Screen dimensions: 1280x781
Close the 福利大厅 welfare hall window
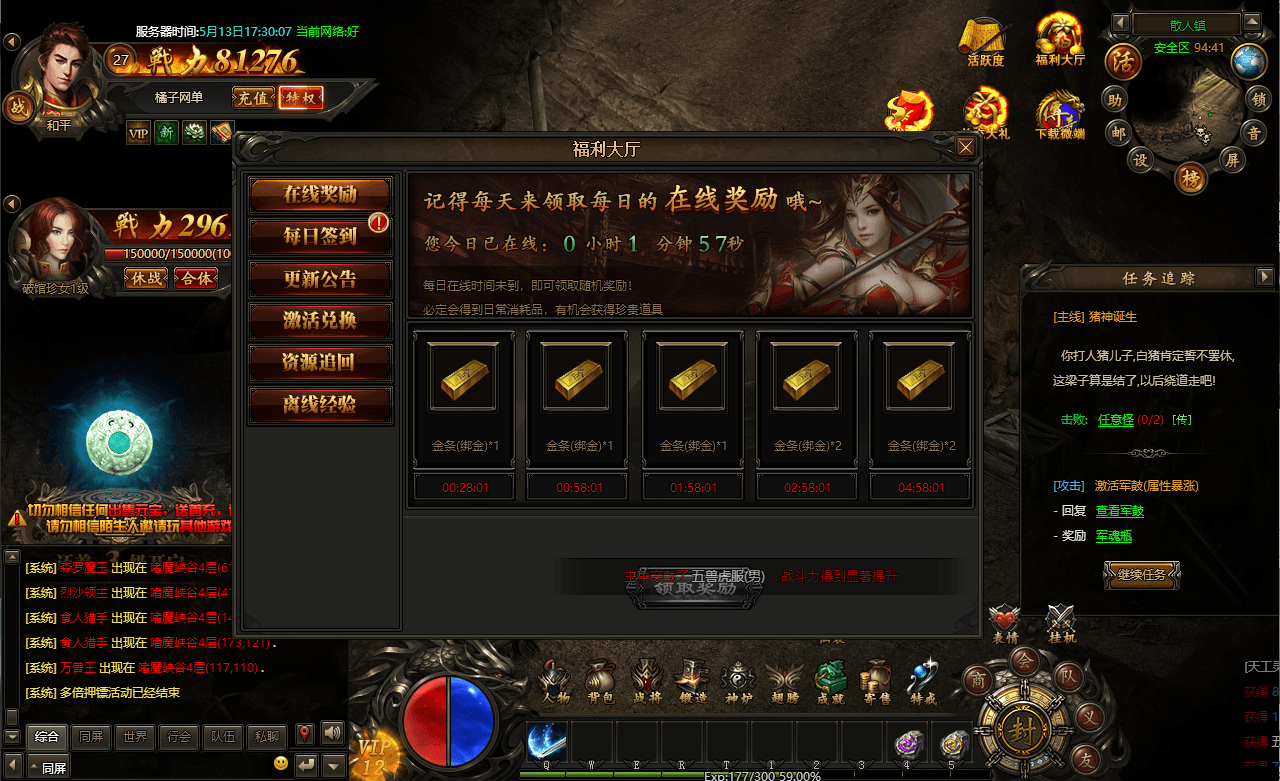(x=965, y=148)
